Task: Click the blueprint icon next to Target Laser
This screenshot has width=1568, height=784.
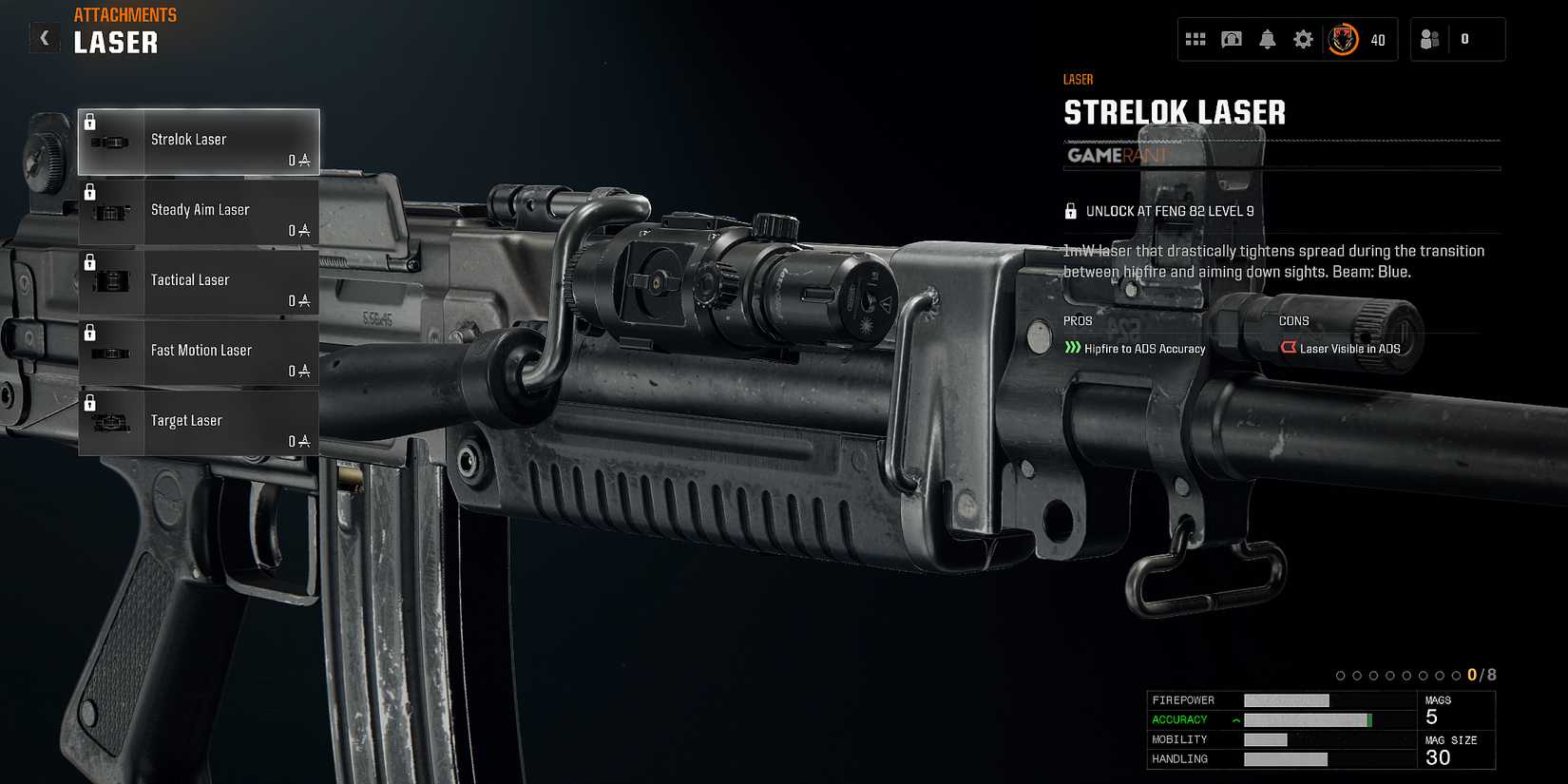Action: point(302,441)
